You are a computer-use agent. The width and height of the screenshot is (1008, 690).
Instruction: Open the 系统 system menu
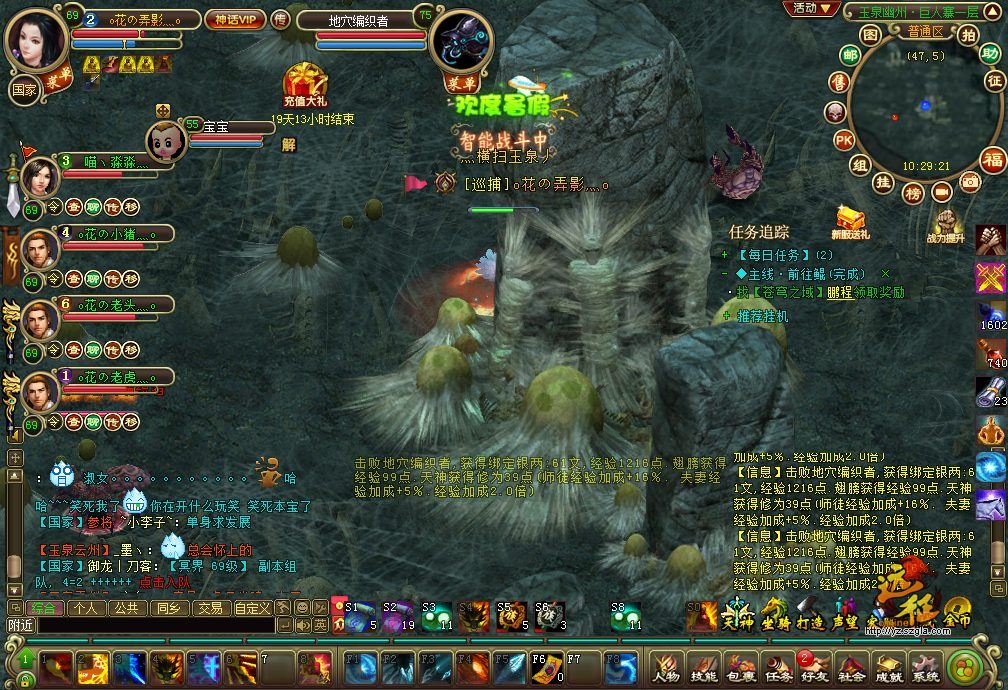point(926,668)
